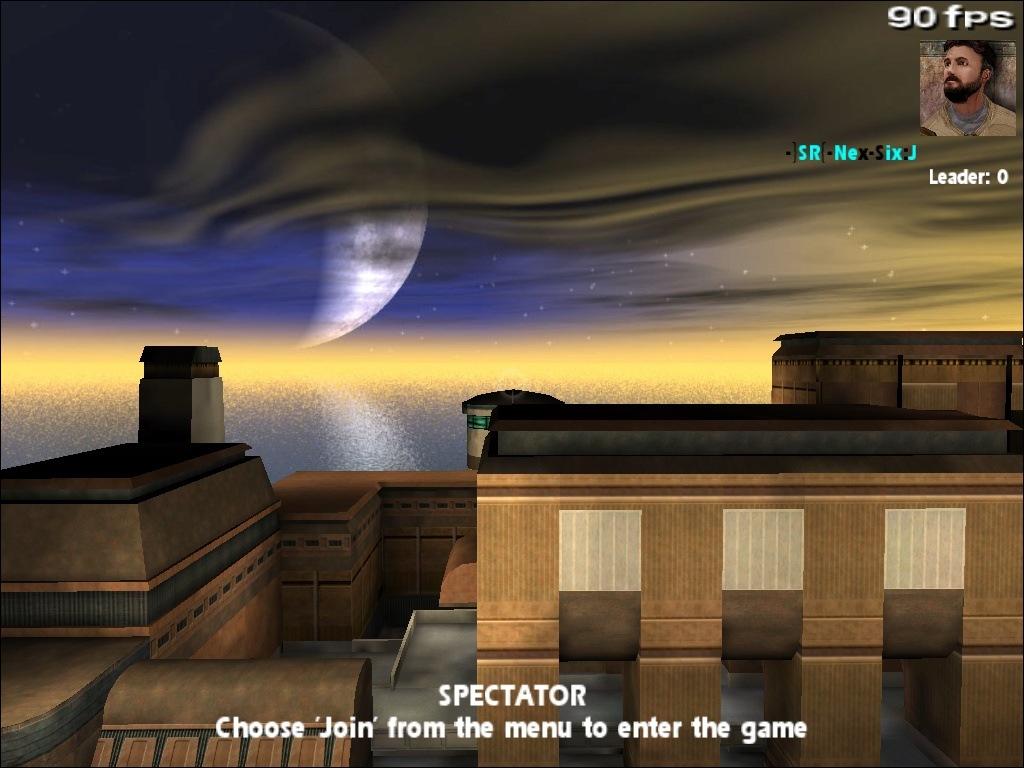Select the SR-Nex-Six-J player name

point(851,153)
